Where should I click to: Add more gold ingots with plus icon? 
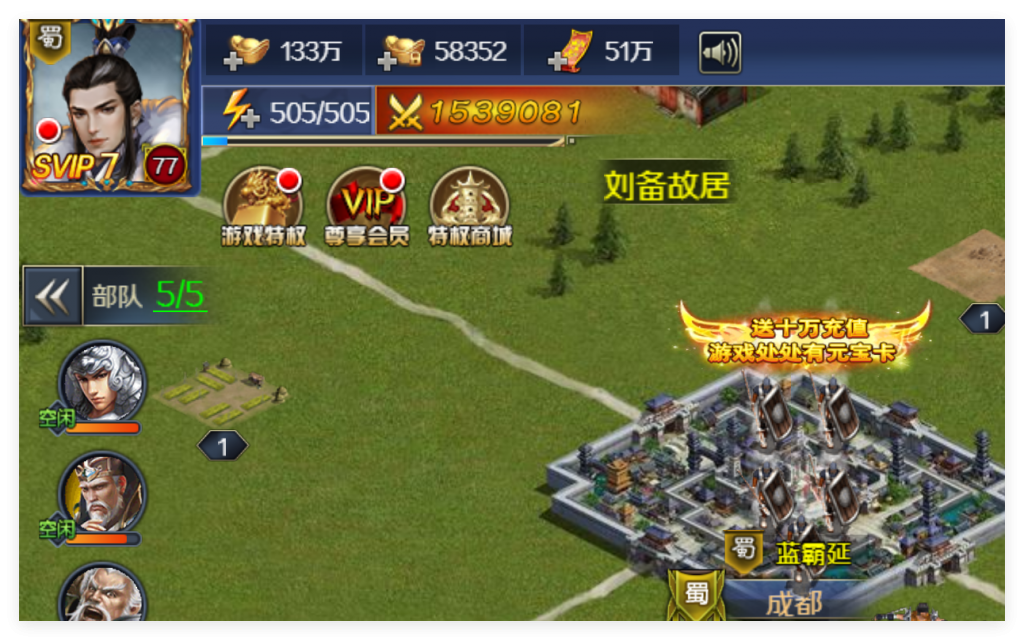coord(248,52)
